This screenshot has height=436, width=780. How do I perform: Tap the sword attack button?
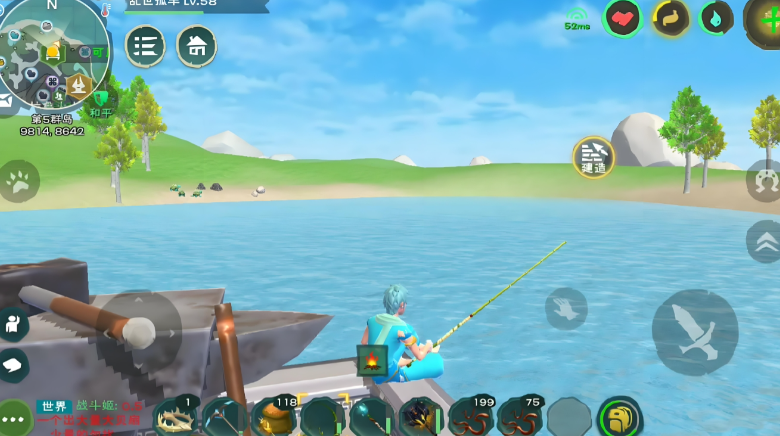695,332
